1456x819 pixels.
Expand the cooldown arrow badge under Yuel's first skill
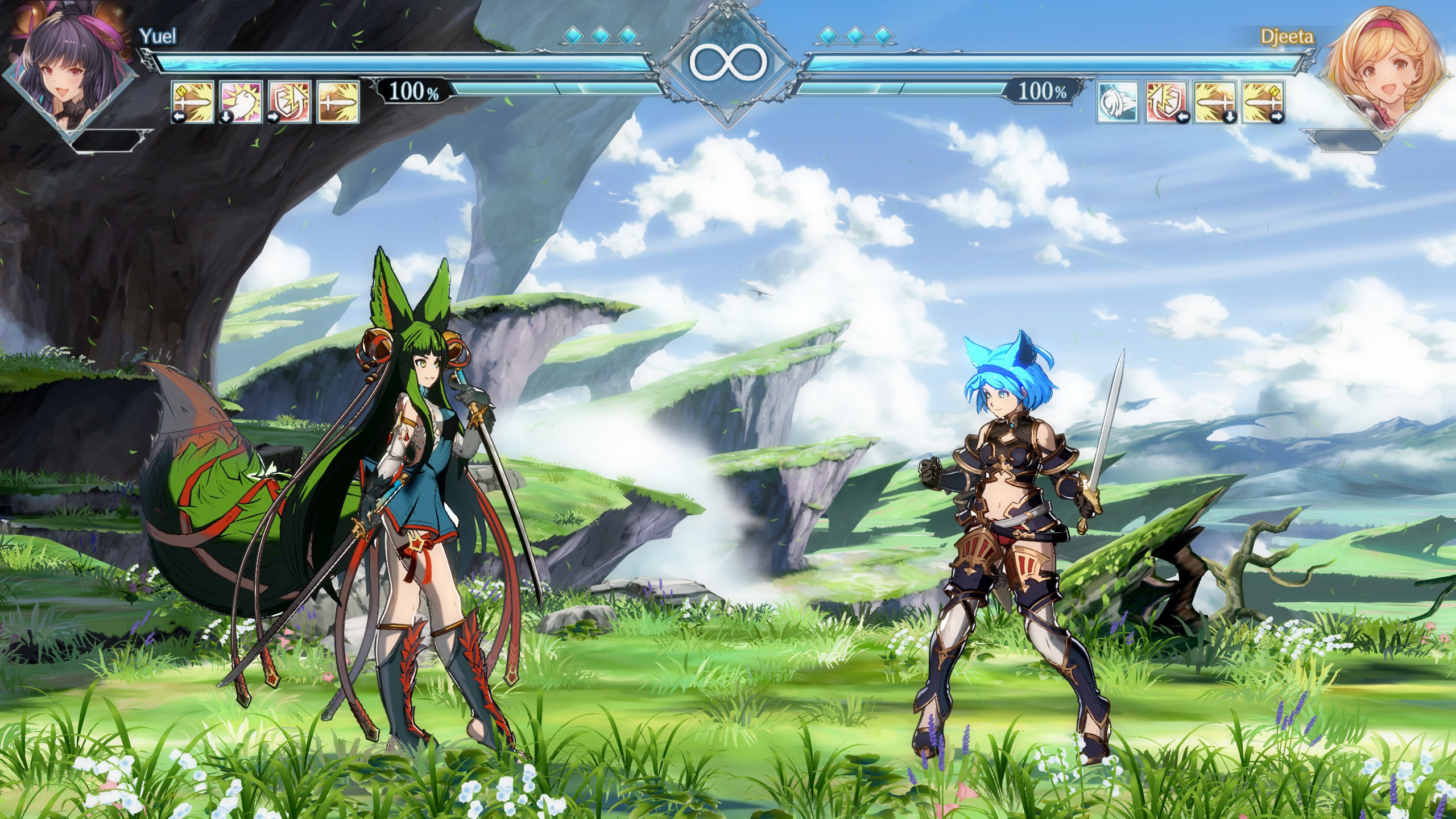pyautogui.click(x=179, y=118)
